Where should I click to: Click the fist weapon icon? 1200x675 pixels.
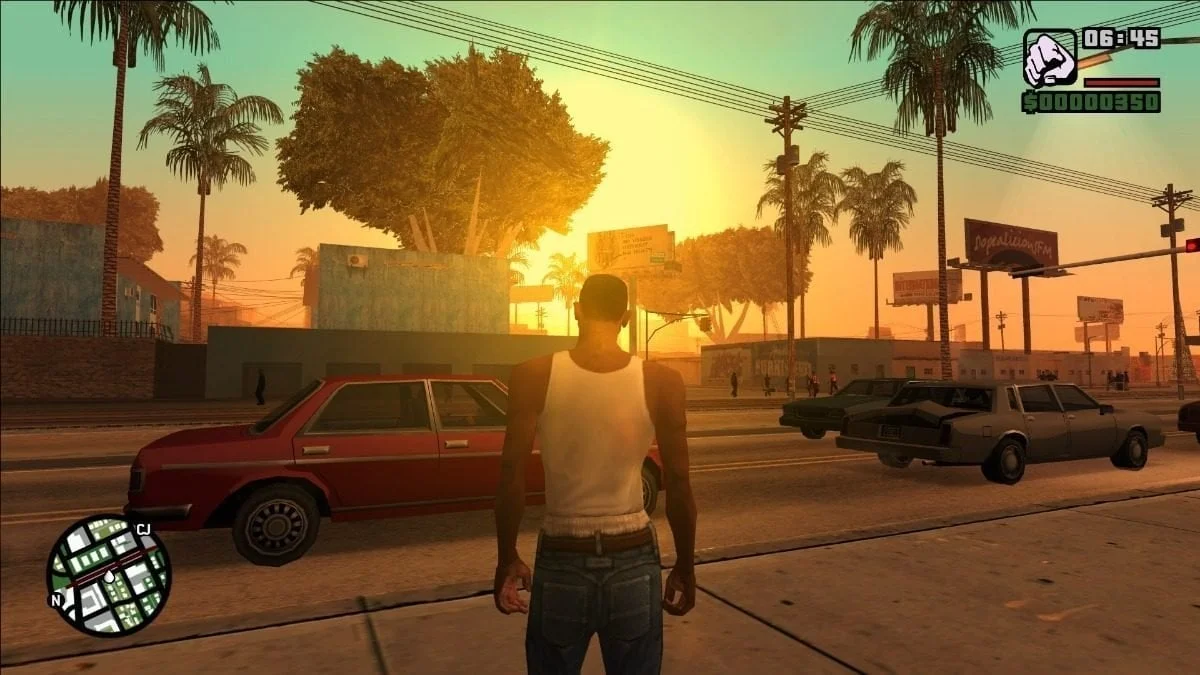point(1050,58)
